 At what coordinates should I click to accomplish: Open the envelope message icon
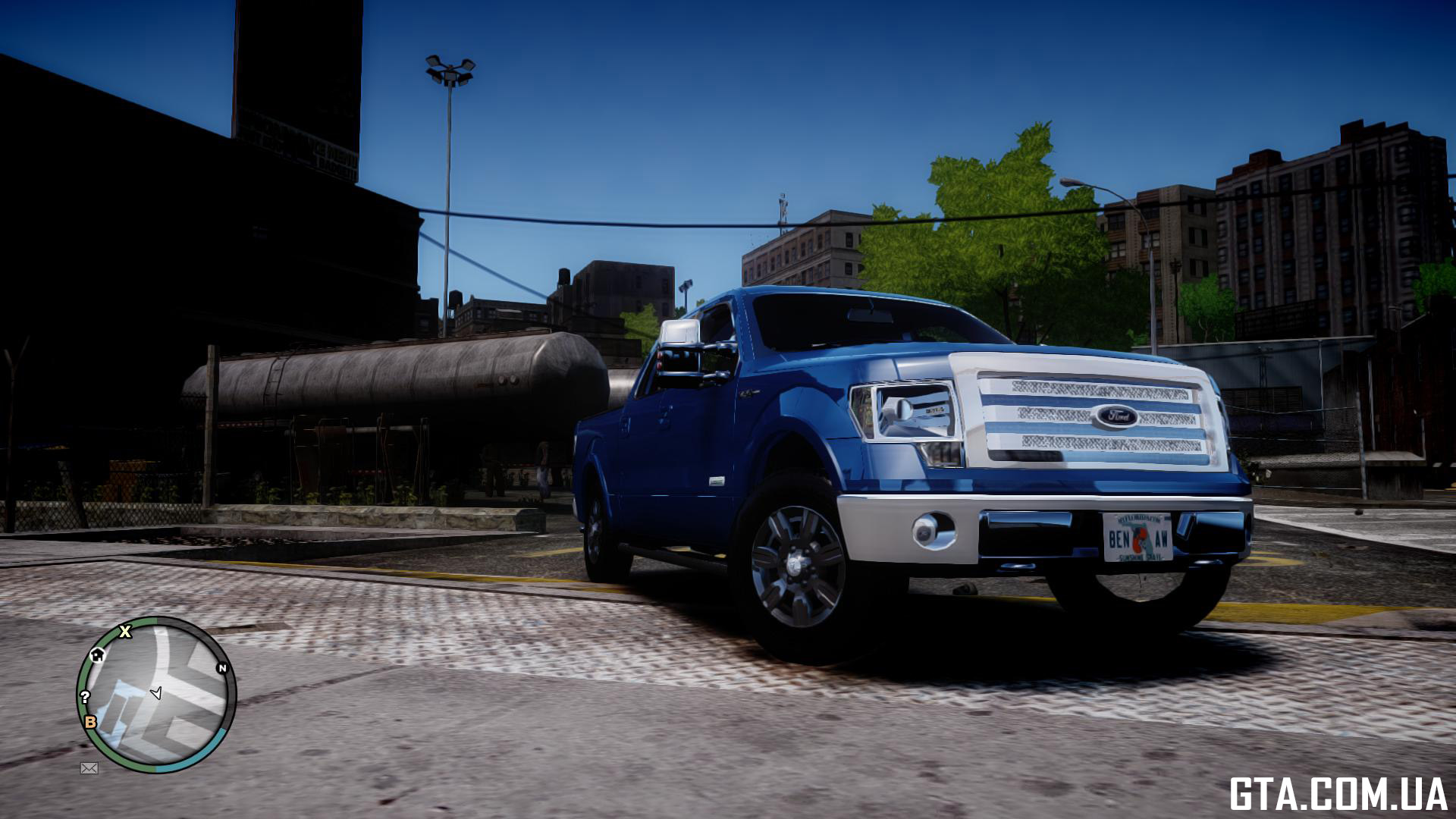coord(89,768)
